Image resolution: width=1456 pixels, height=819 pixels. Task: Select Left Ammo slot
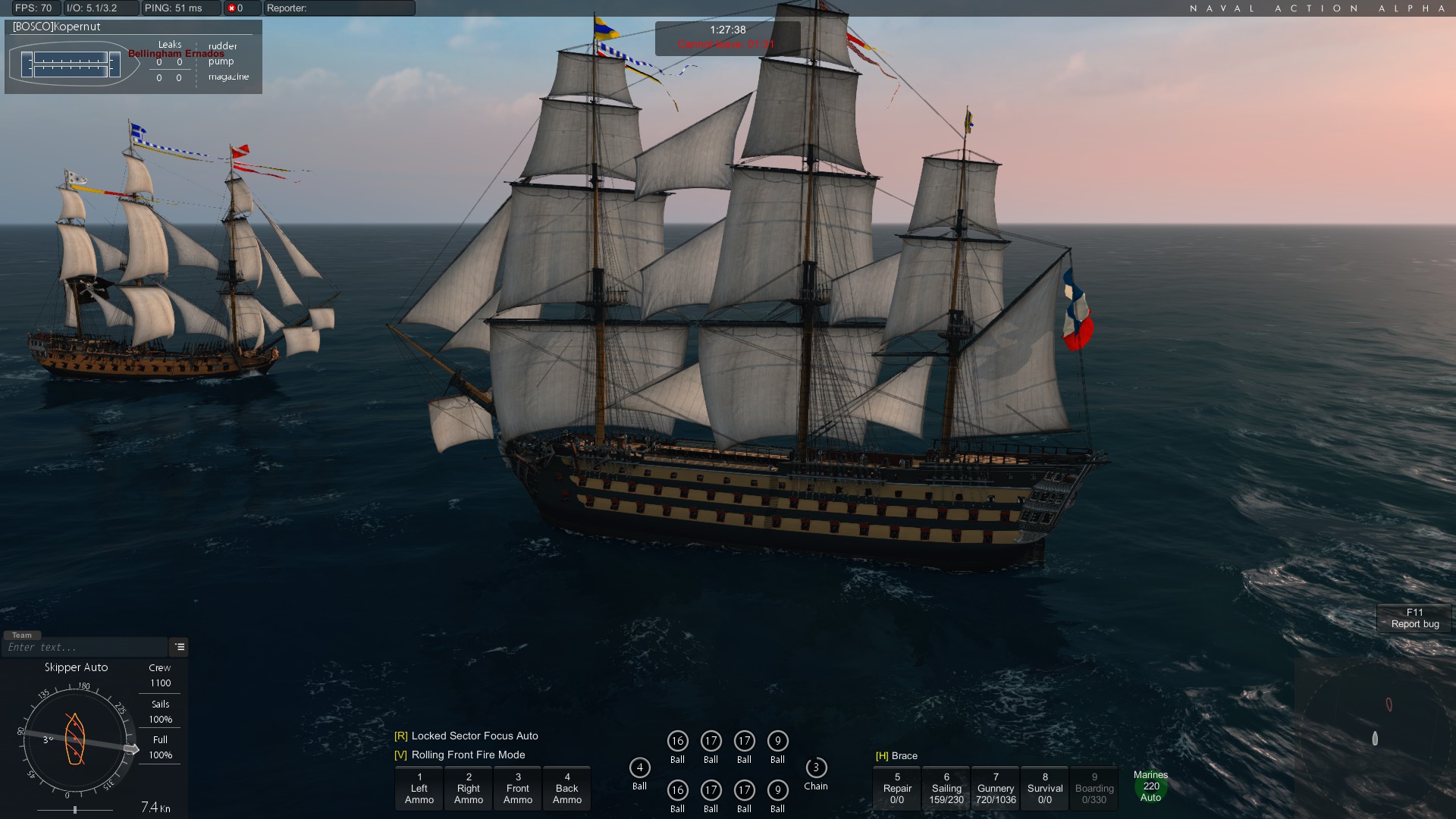pos(419,789)
